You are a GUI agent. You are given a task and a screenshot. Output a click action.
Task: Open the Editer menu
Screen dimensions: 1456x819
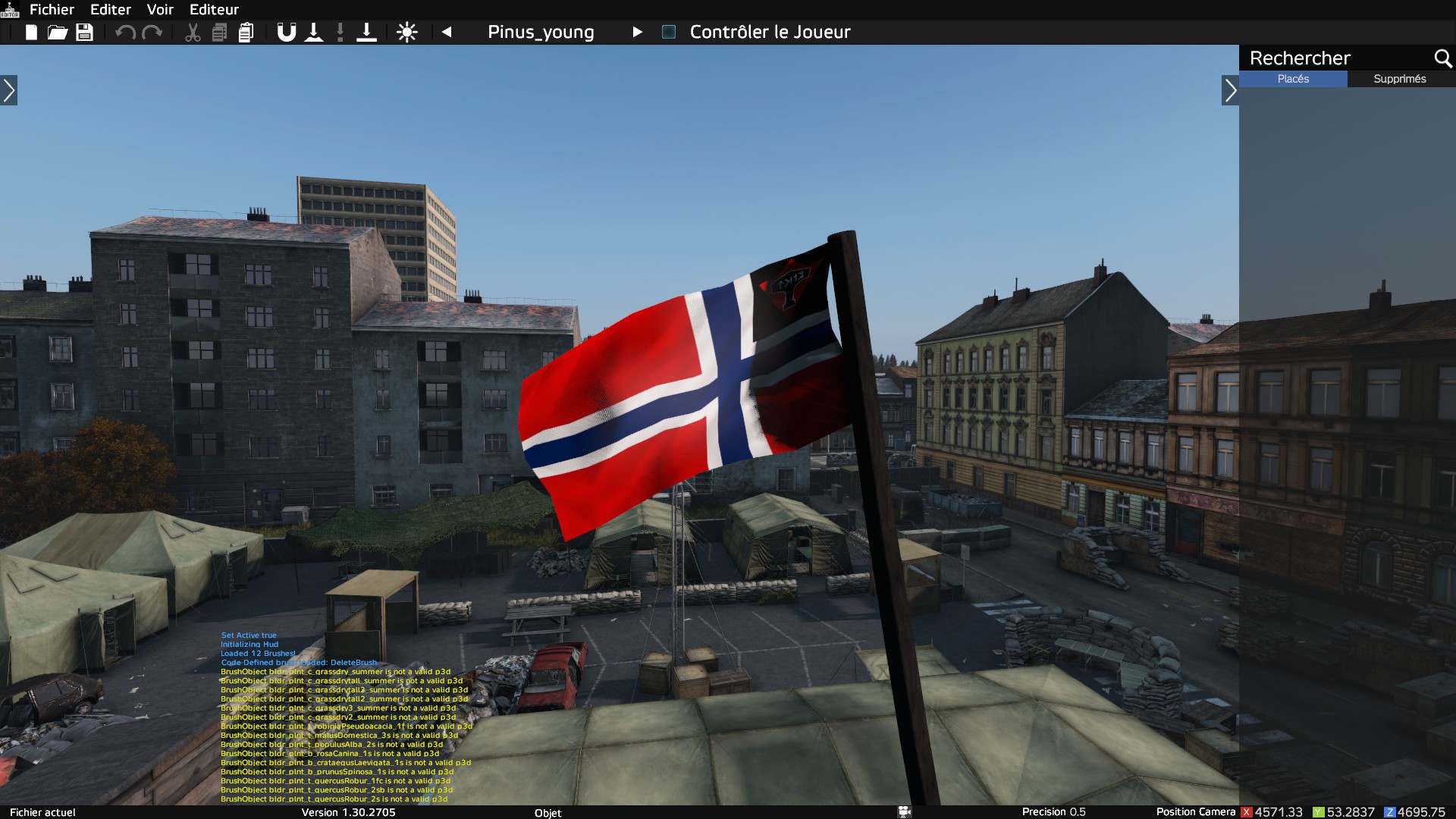tap(111, 10)
